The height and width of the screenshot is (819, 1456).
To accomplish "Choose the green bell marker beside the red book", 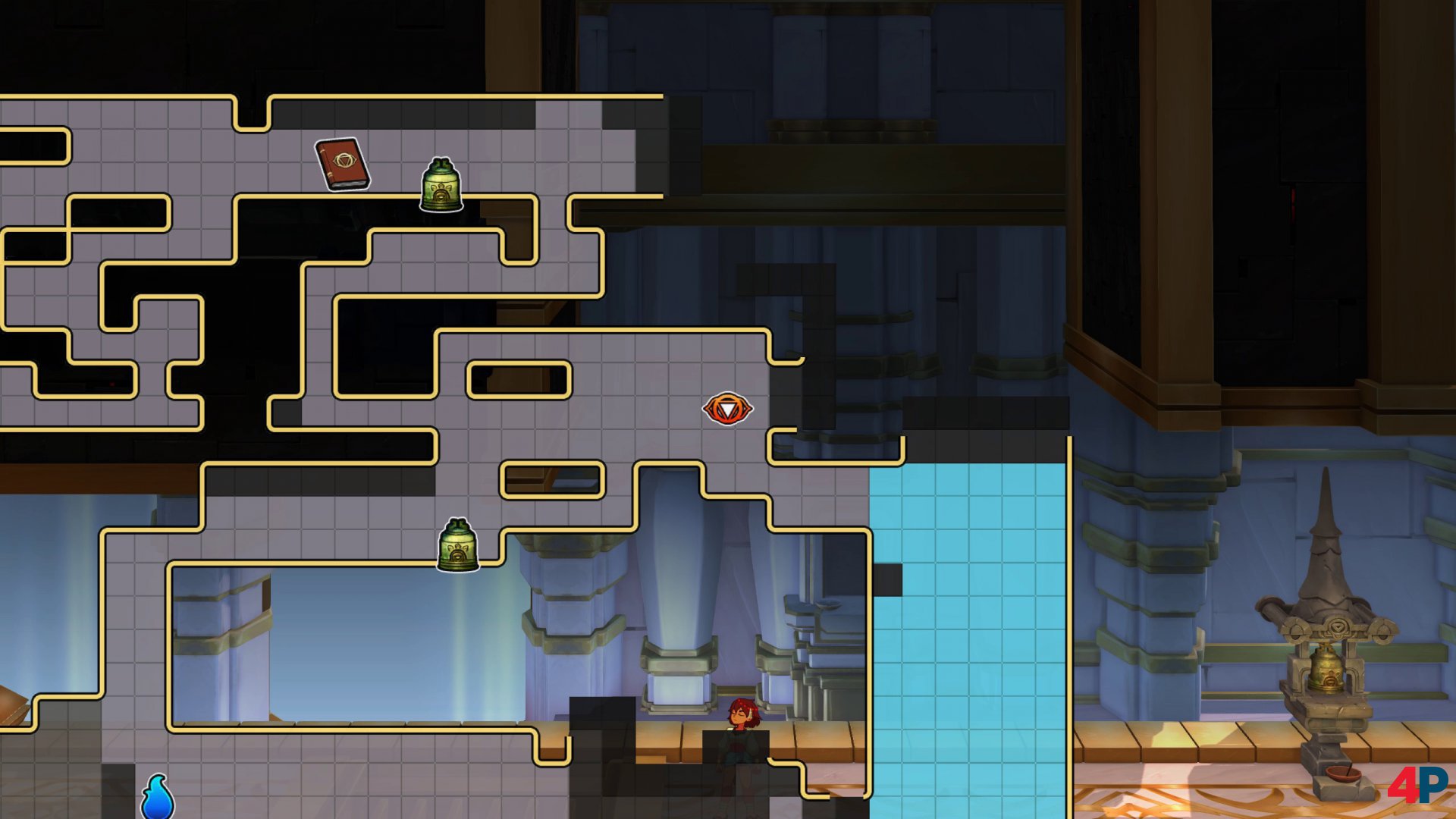I will 441,184.
